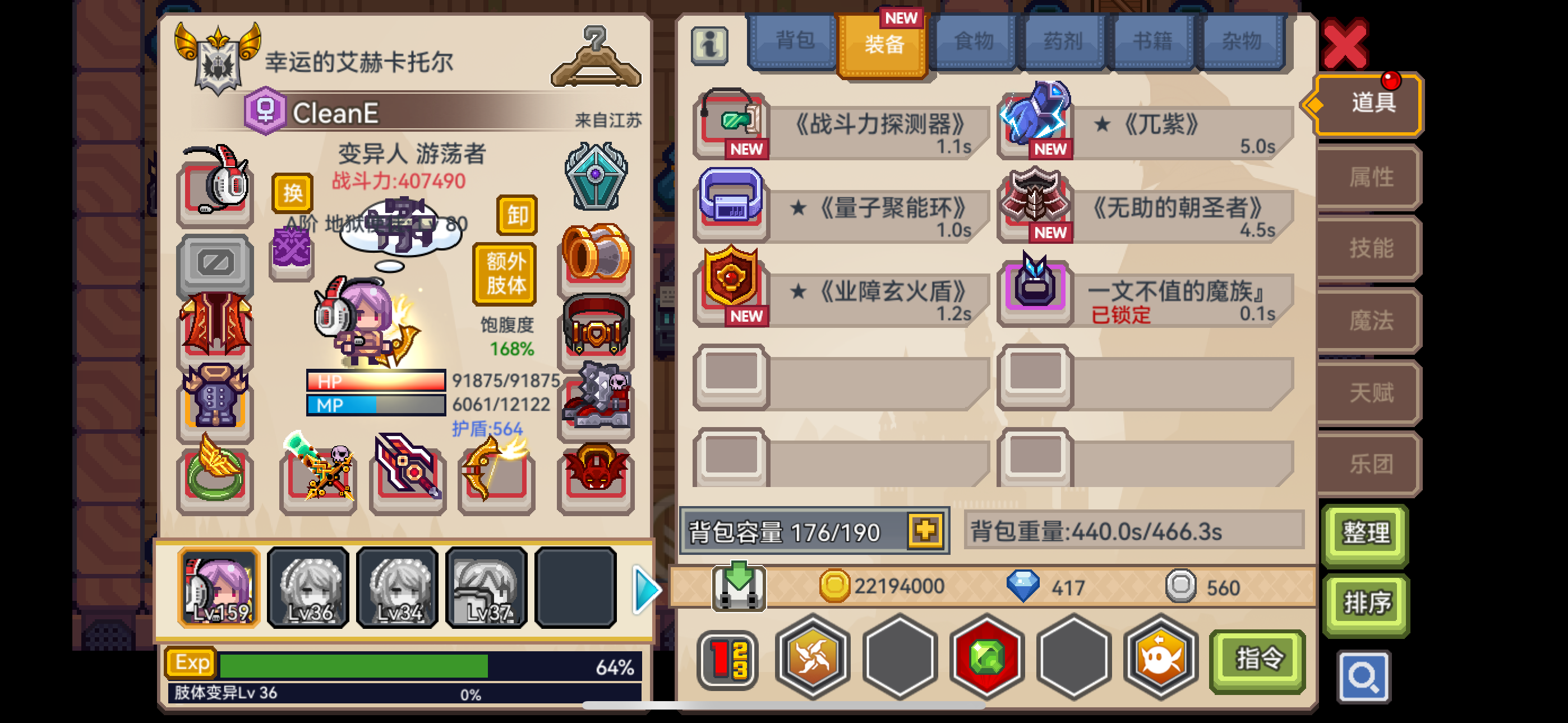Open the magnifier search icon at bottom right

[1363, 676]
